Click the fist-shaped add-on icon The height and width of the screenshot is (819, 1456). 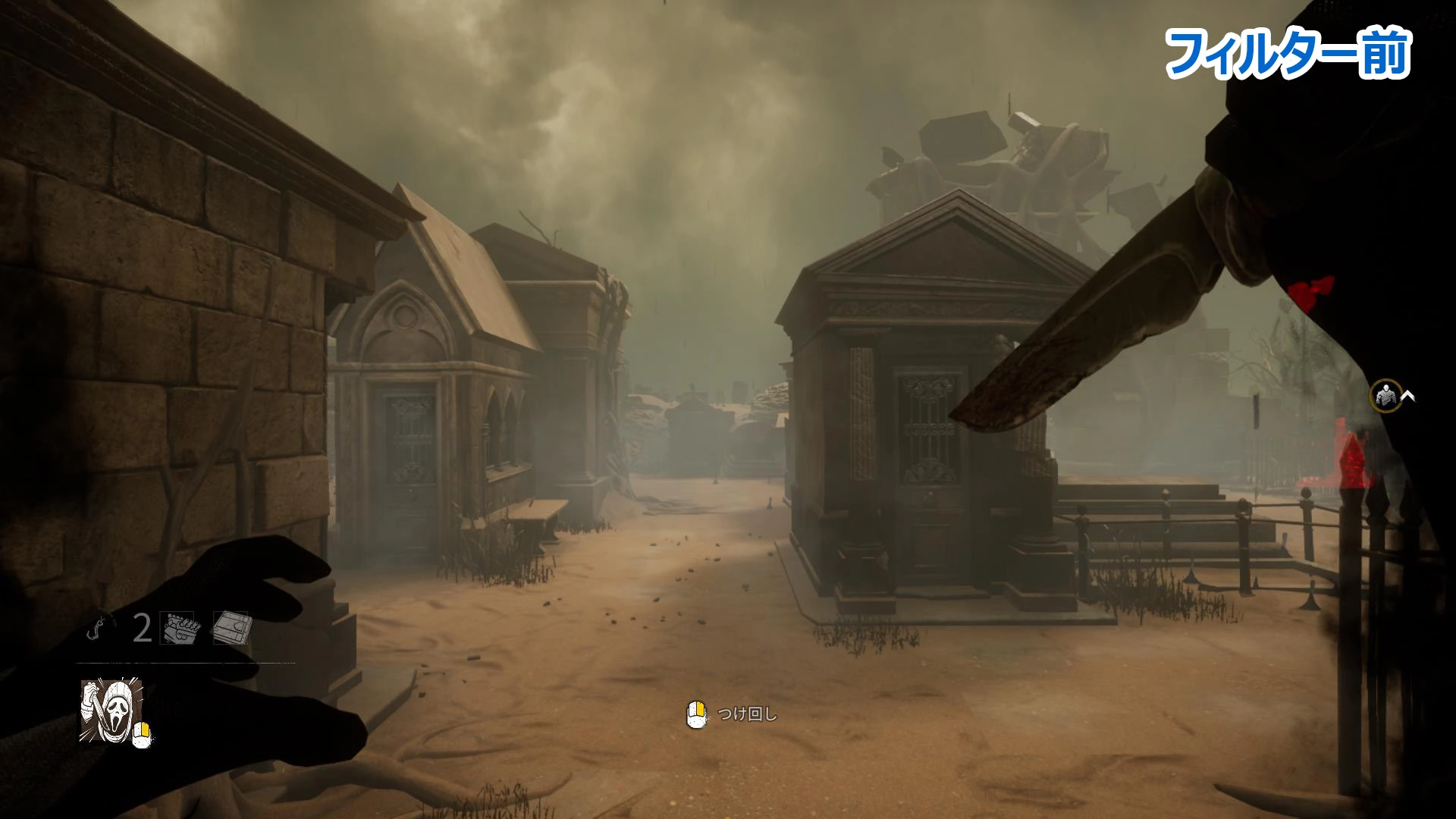179,628
